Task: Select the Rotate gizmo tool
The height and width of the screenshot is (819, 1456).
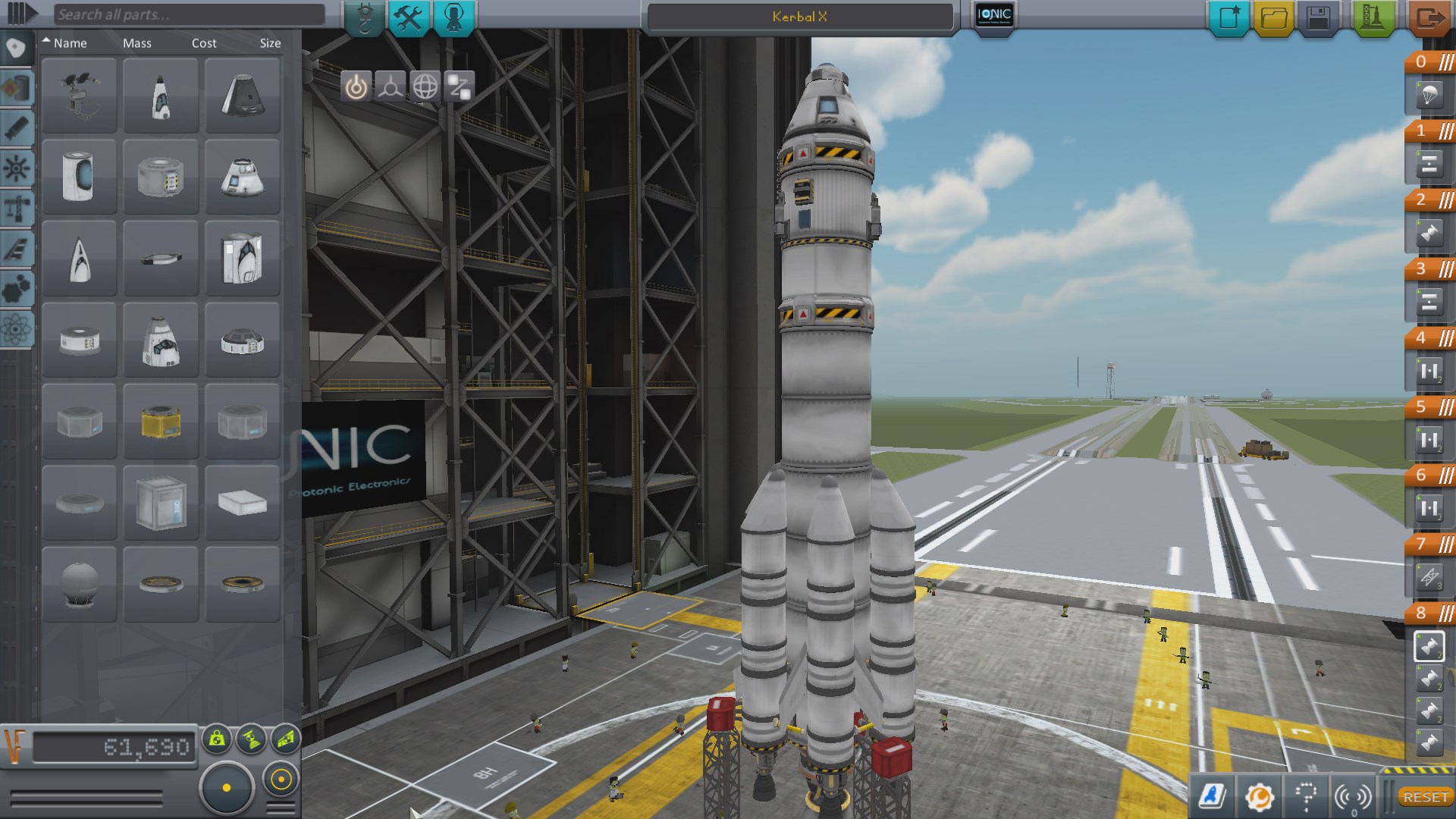Action: (424, 86)
